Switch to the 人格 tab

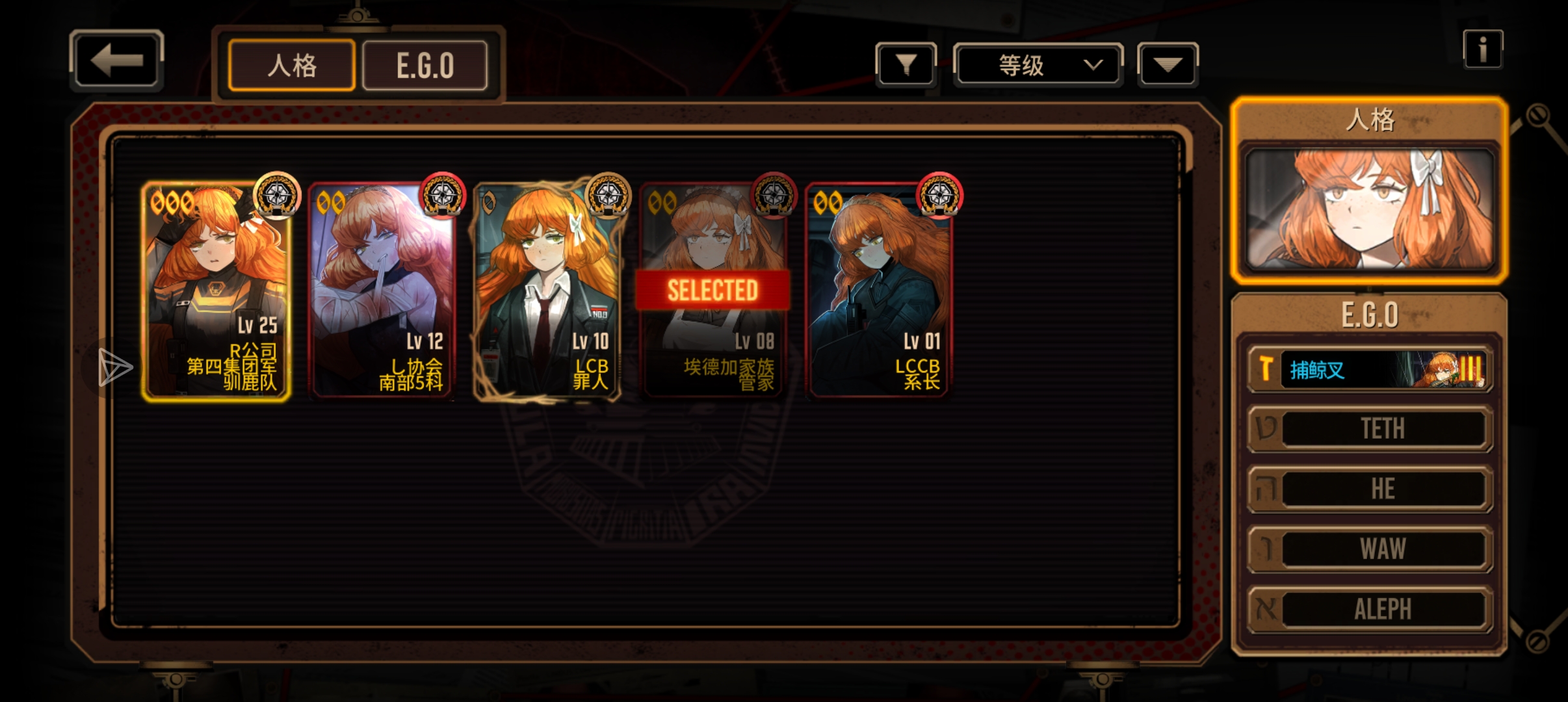(x=292, y=65)
